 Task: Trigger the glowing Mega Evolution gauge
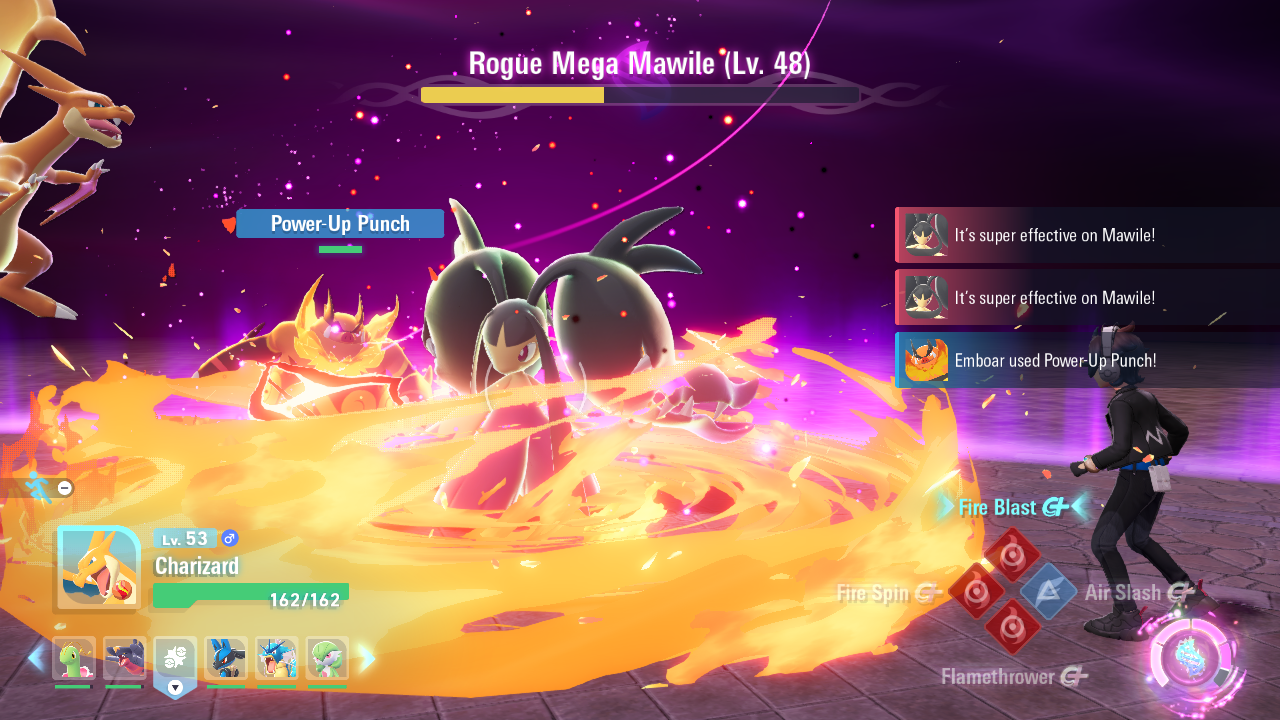coord(1196,661)
